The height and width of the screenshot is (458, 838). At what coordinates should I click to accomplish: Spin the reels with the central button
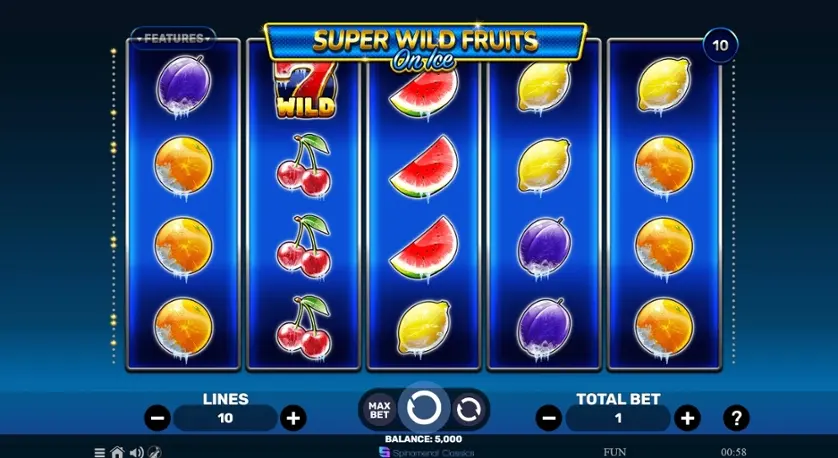[423, 408]
